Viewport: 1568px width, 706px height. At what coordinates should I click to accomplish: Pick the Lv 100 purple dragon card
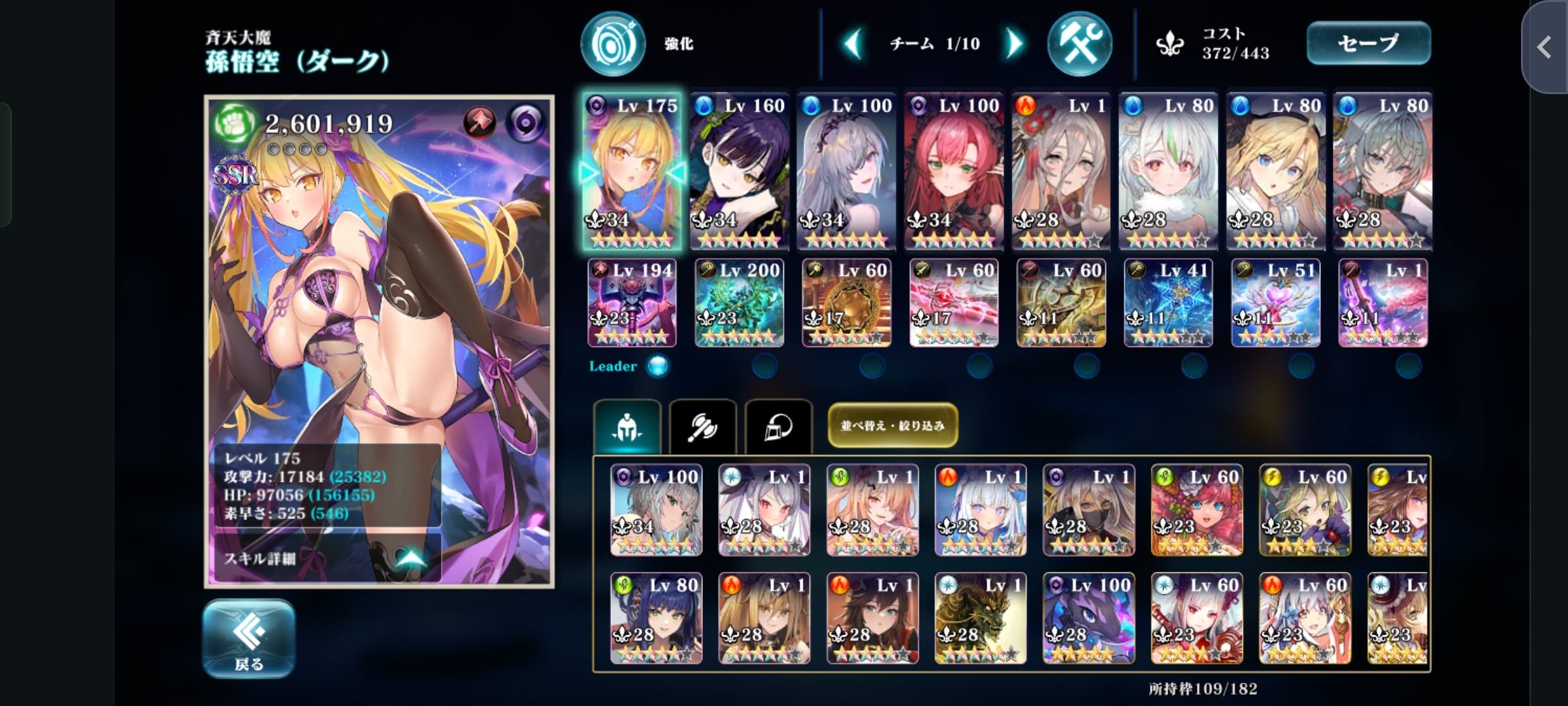(1088, 618)
